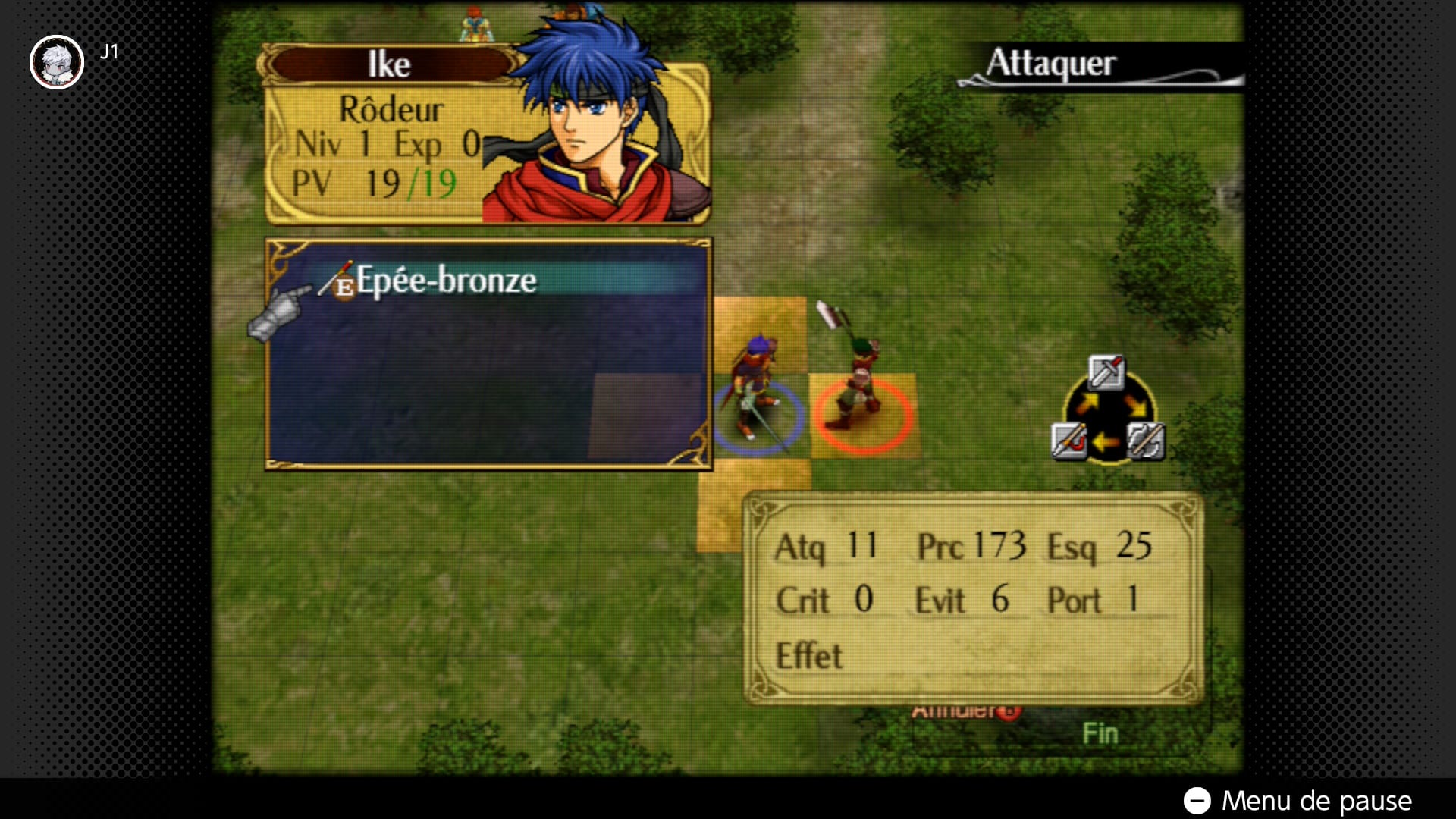Viewport: 1456px width, 819px height.
Task: Choose the Fin menu entry
Action: [1100, 734]
